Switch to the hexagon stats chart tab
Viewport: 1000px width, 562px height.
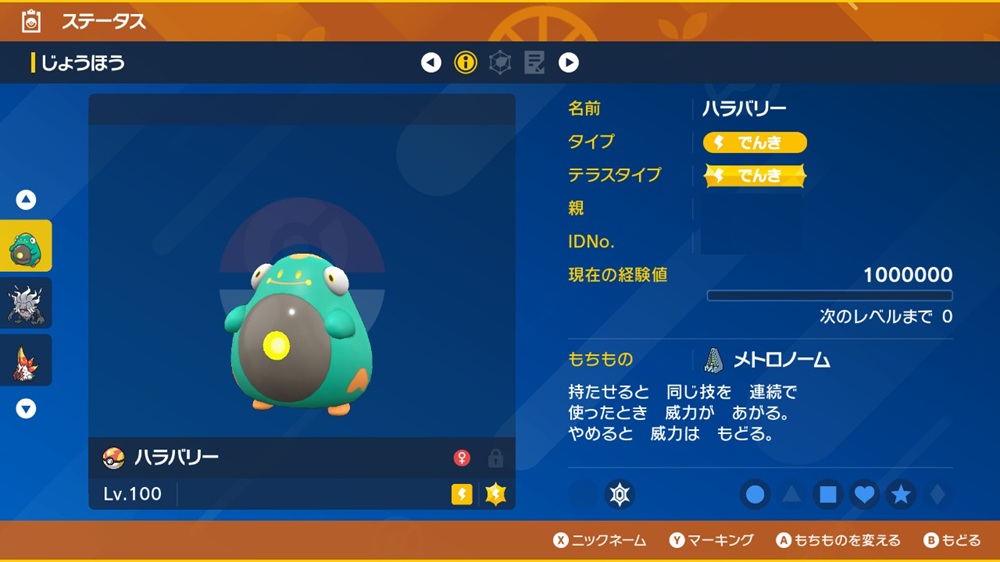499,63
